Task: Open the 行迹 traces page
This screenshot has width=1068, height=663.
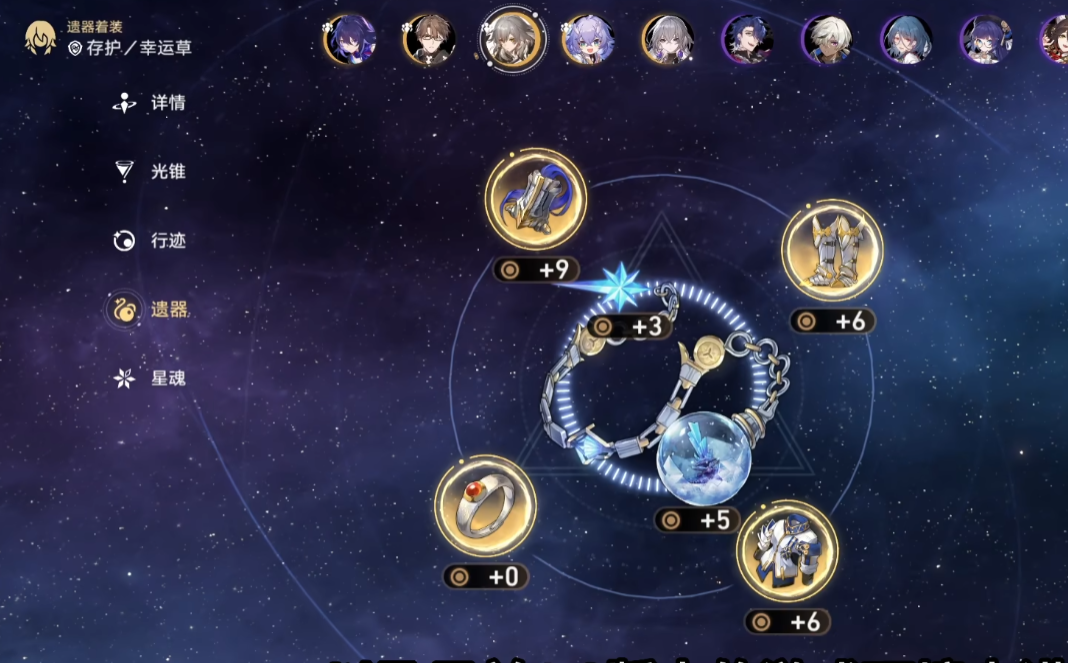Action: 150,240
